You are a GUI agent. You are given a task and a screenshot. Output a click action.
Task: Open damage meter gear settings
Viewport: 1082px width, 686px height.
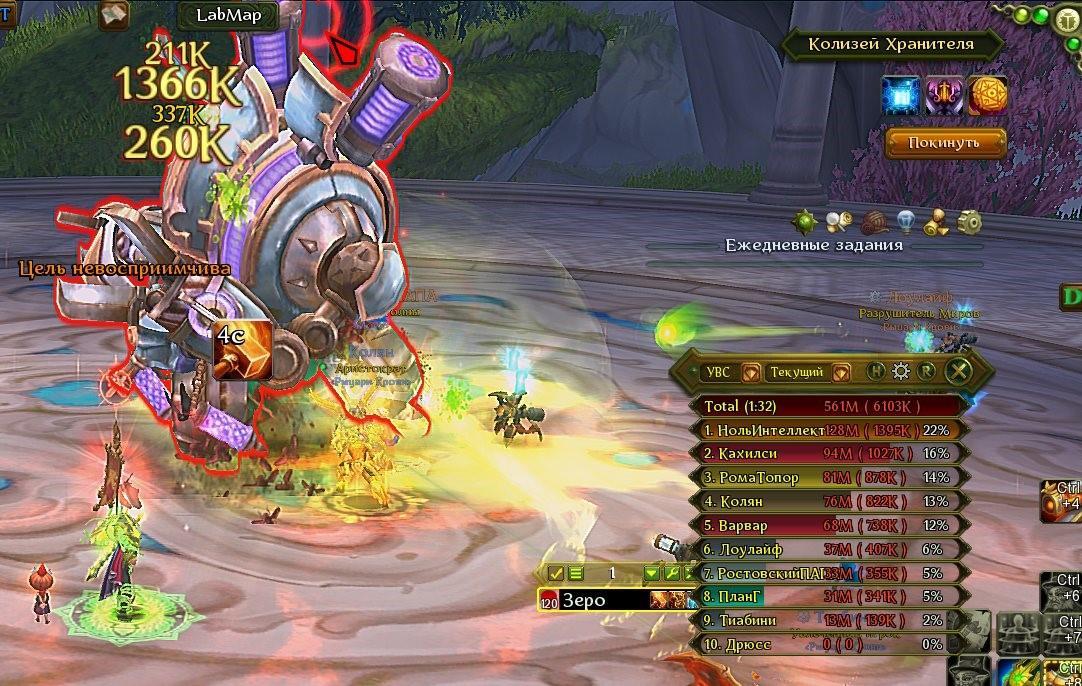click(x=901, y=372)
